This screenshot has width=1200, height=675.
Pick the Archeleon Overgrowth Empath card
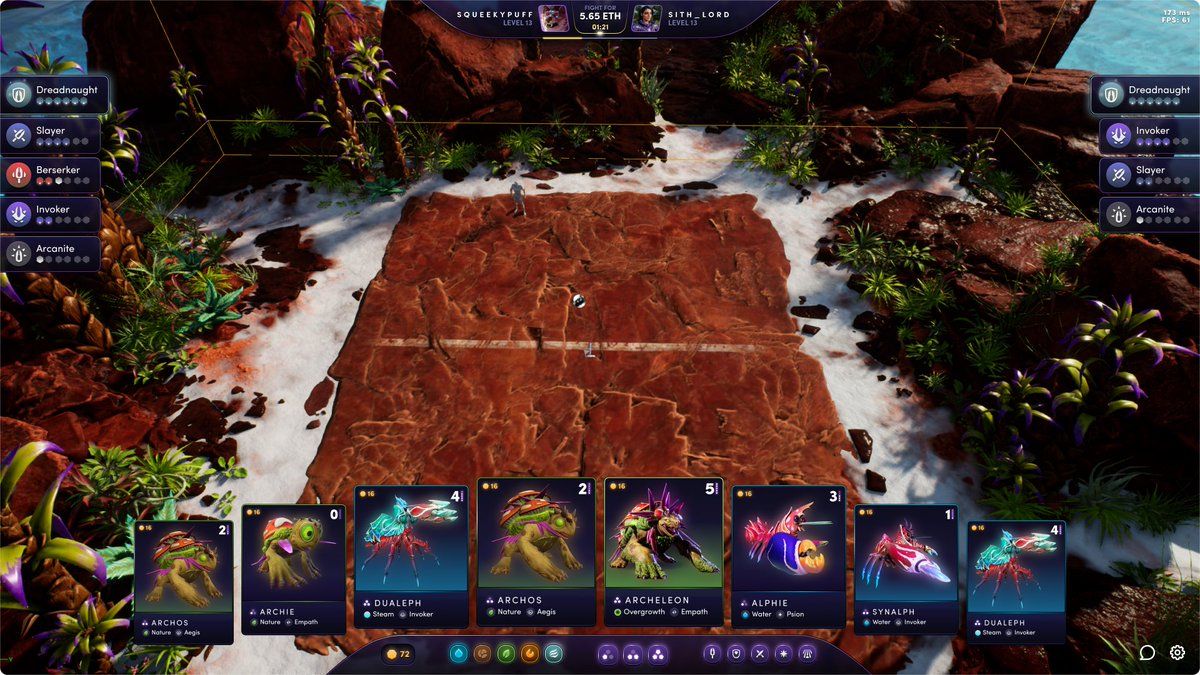[x=665, y=551]
